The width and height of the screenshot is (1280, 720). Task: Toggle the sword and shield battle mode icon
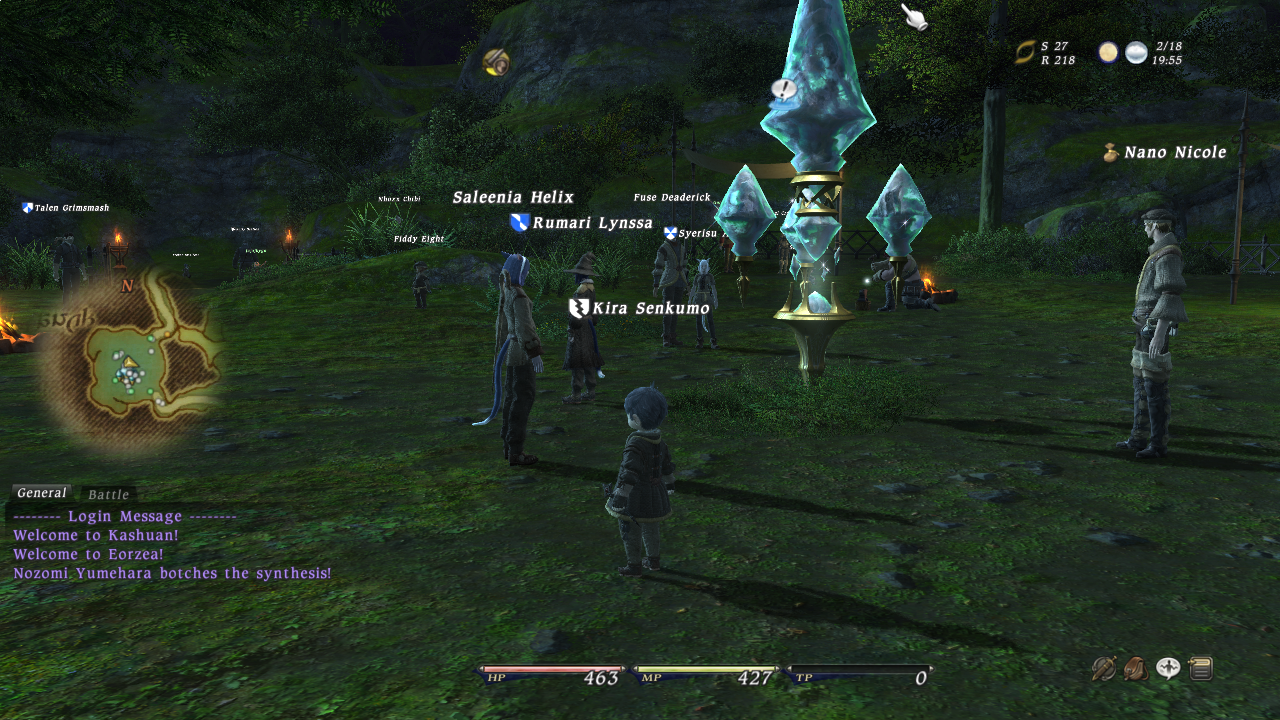pos(1104,669)
